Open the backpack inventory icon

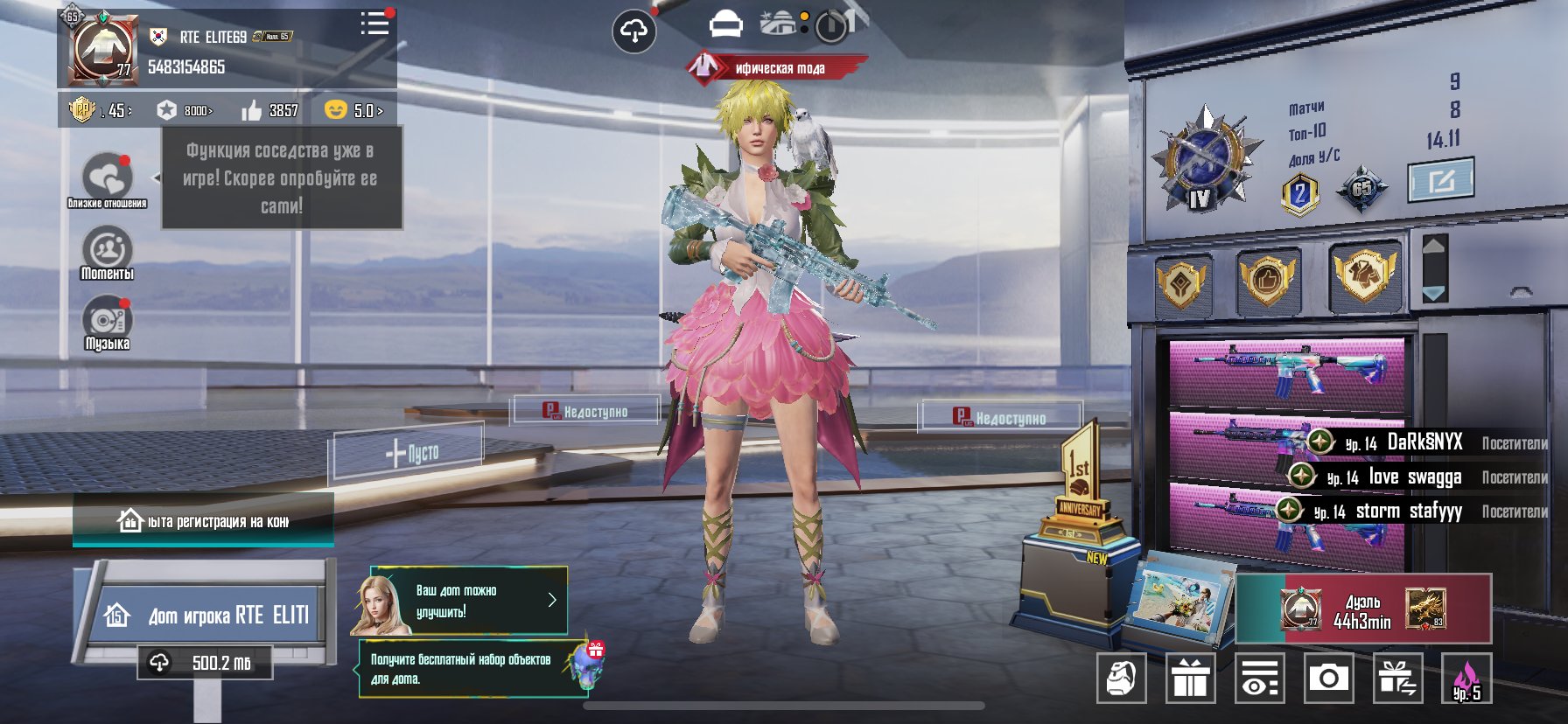(x=1121, y=678)
